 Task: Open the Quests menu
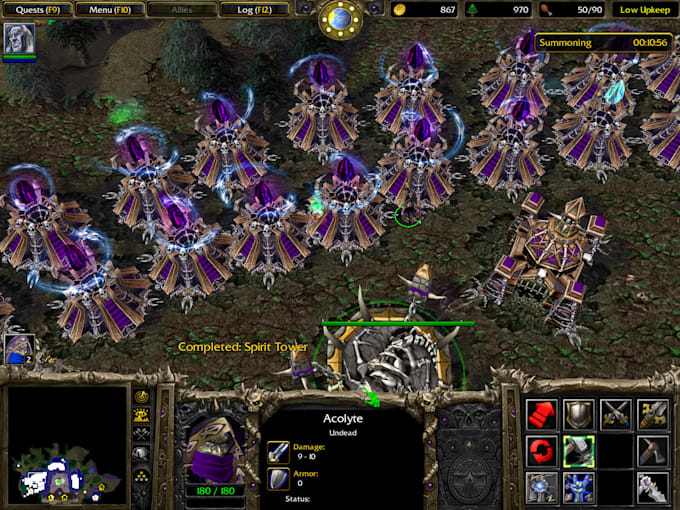[x=39, y=9]
